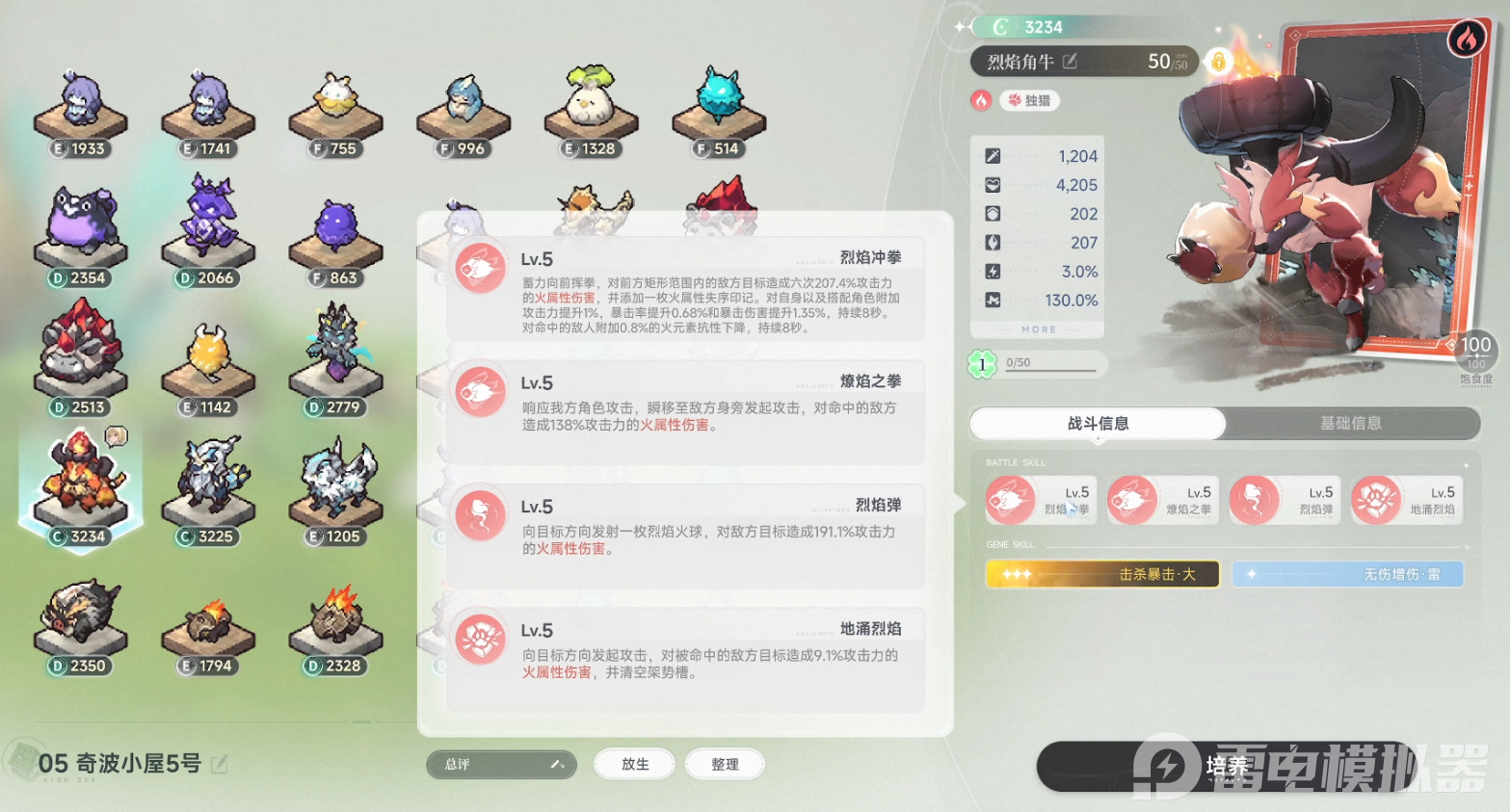Rename 奇波小屋5号 with the edit icon
This screenshot has height=812, width=1510.
coord(220,764)
